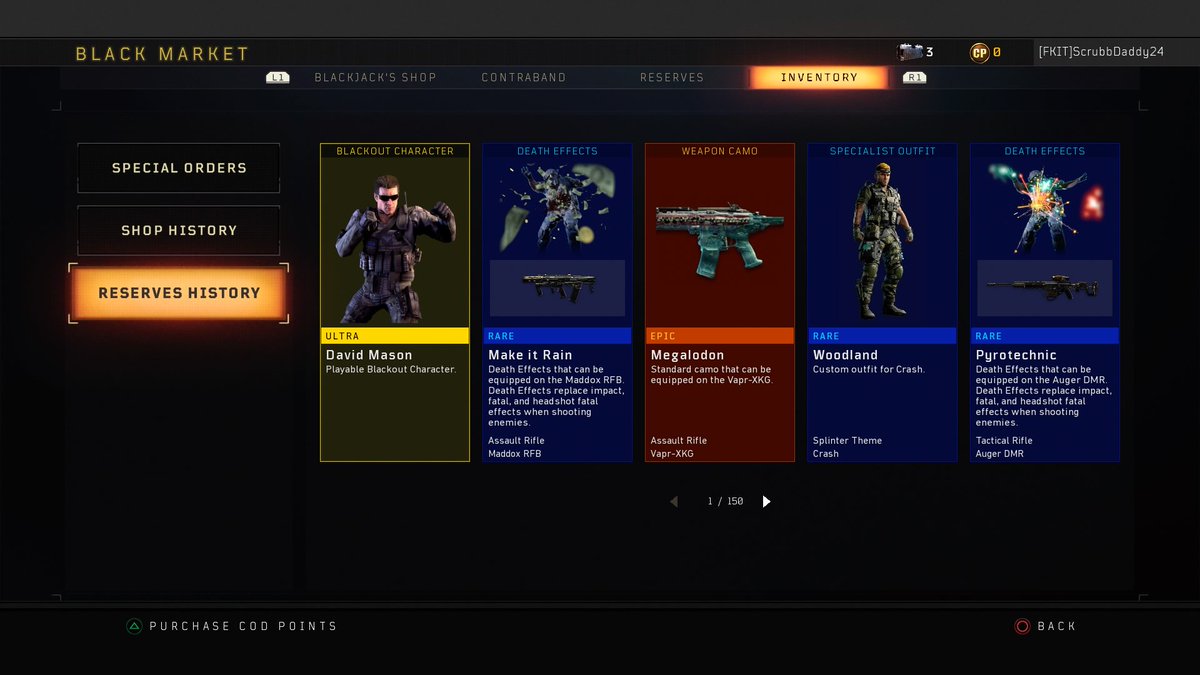Screen dimensions: 1200x675
Task: Open the Contraband tab
Action: (x=523, y=78)
